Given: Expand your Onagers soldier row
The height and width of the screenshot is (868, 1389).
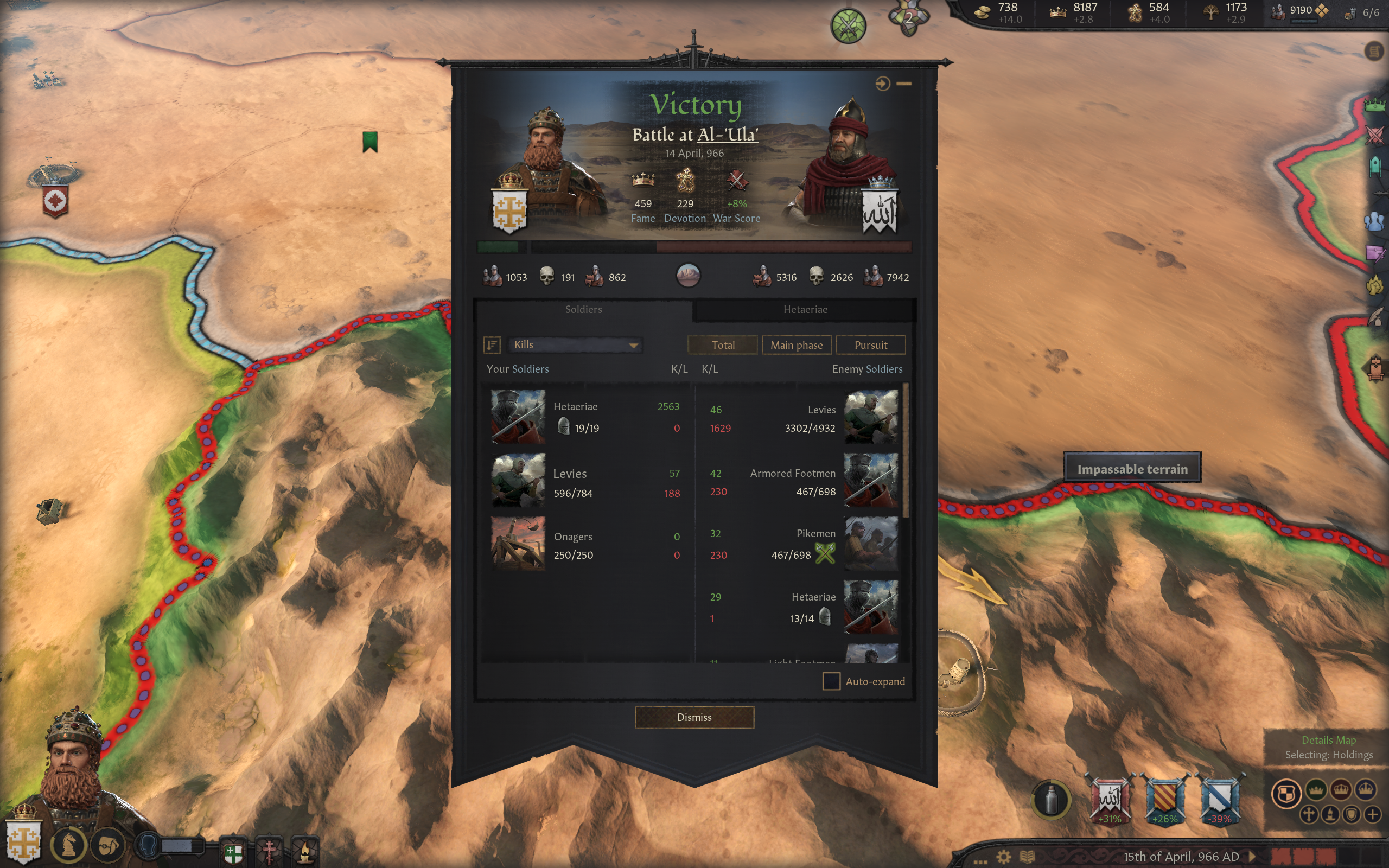Looking at the screenshot, I should (x=585, y=545).
